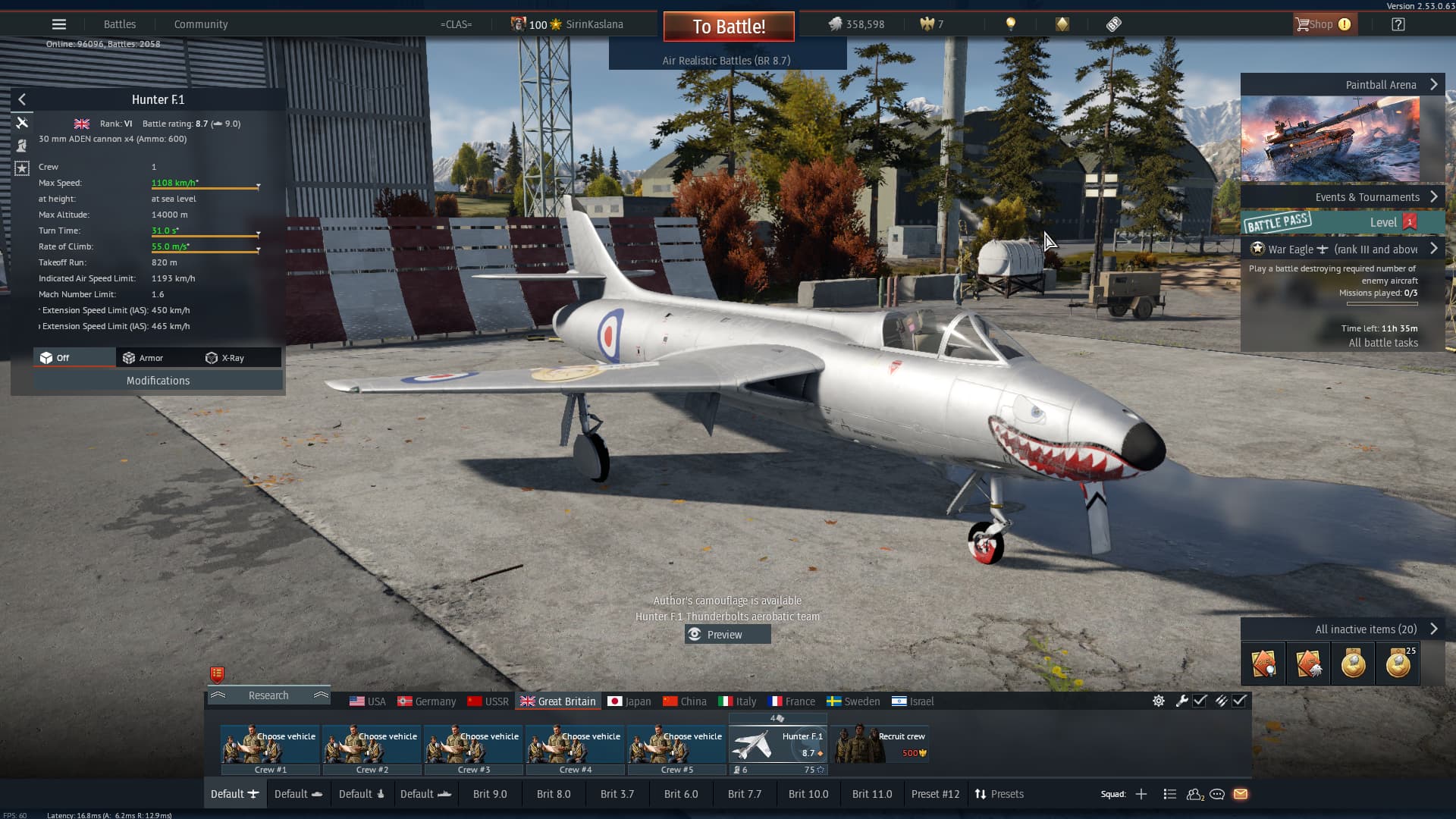Open the Community menu
1456x819 pixels.
click(201, 24)
